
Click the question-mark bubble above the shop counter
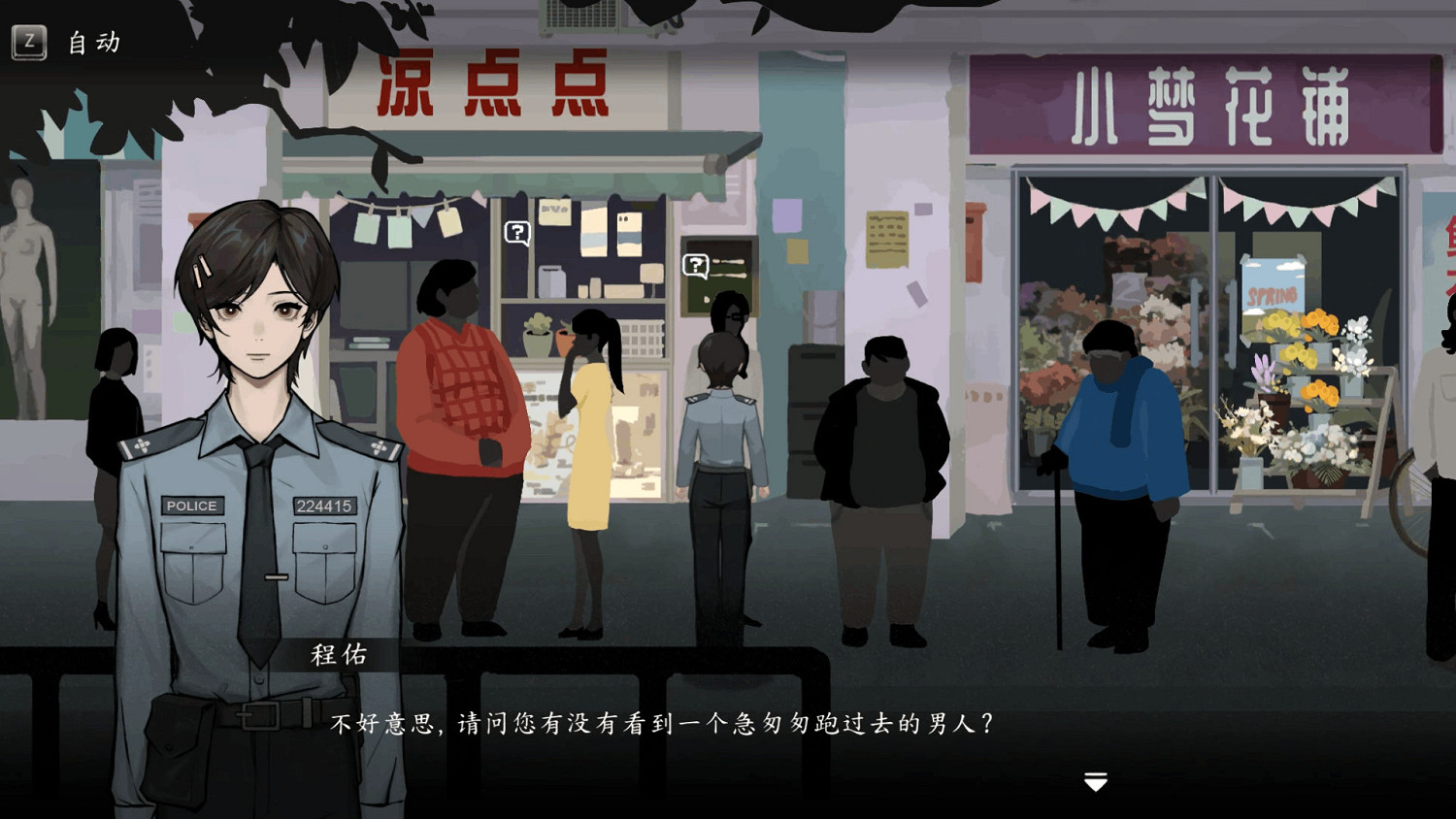point(515,231)
